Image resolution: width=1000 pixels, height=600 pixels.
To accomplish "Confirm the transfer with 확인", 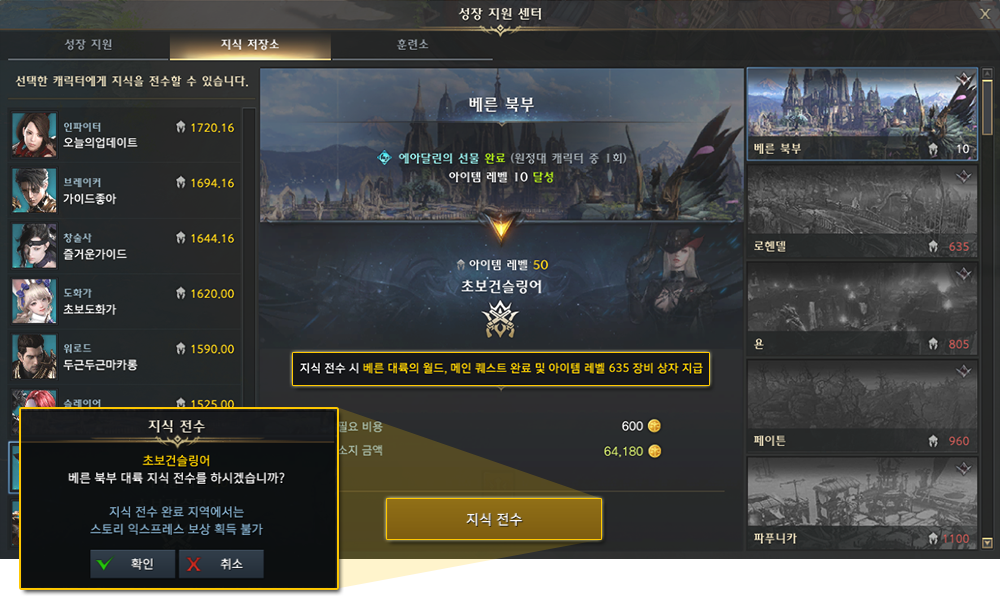I will click(132, 564).
